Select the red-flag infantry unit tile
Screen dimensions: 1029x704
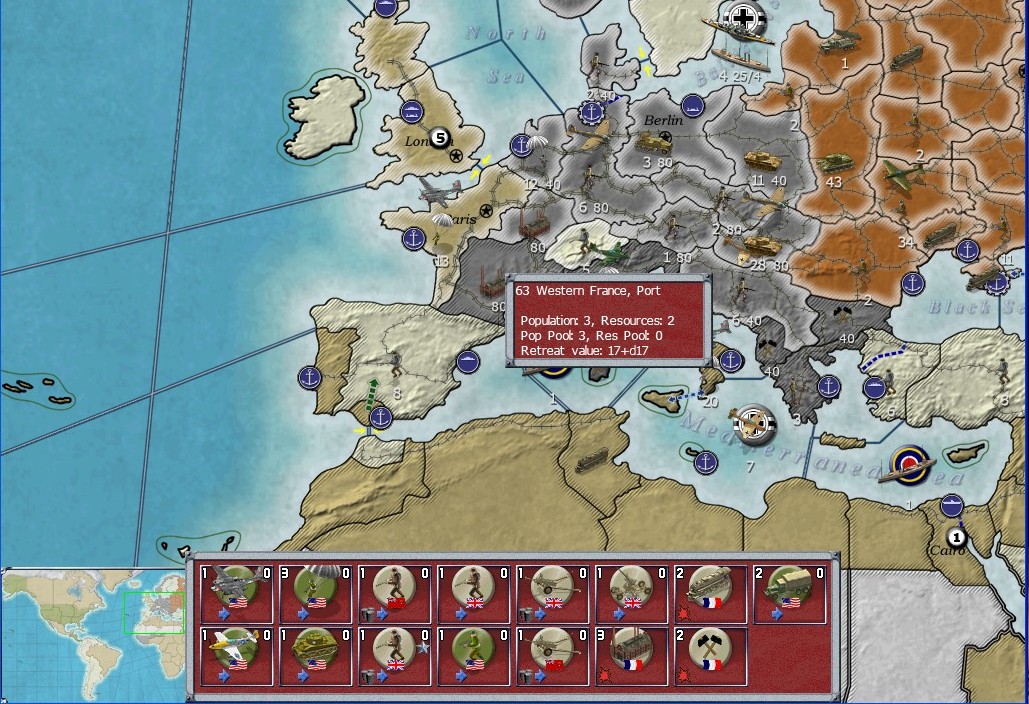pyautogui.click(x=395, y=594)
